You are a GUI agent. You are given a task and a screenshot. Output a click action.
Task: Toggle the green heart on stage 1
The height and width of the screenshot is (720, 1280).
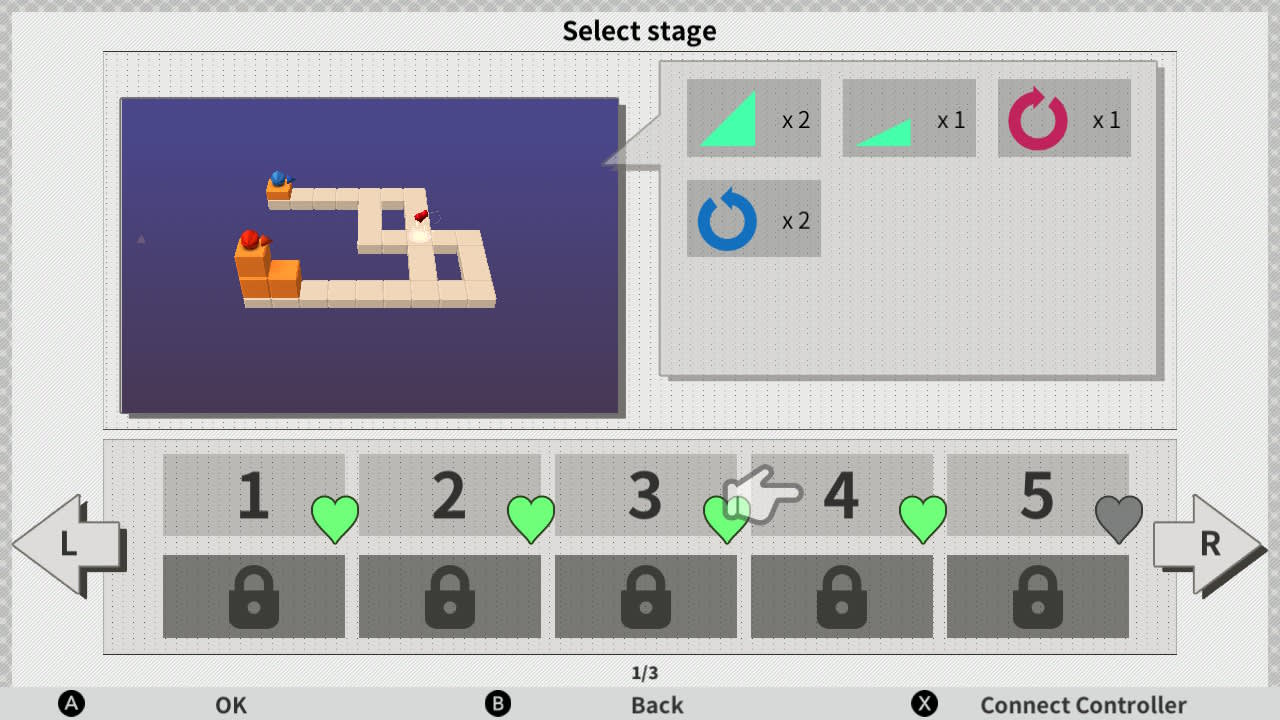click(335, 519)
